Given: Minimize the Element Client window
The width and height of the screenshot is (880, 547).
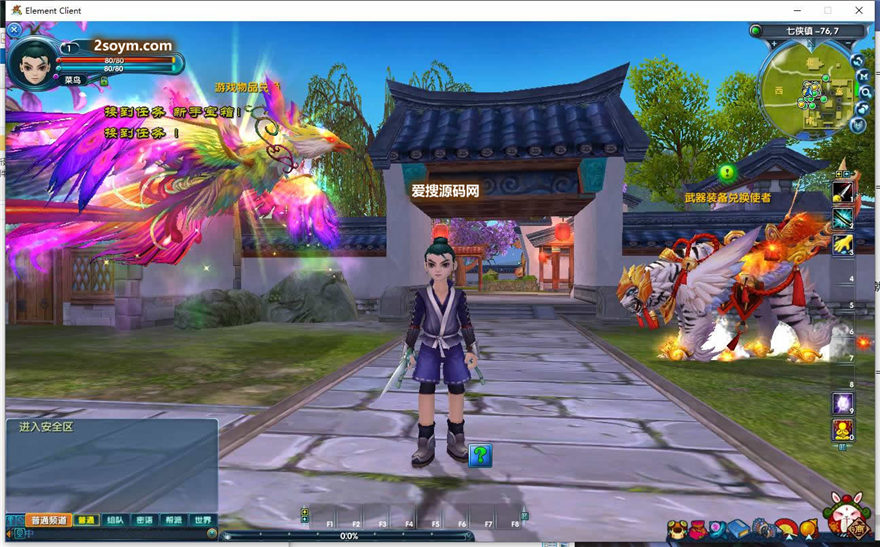Looking at the screenshot, I should (795, 10).
